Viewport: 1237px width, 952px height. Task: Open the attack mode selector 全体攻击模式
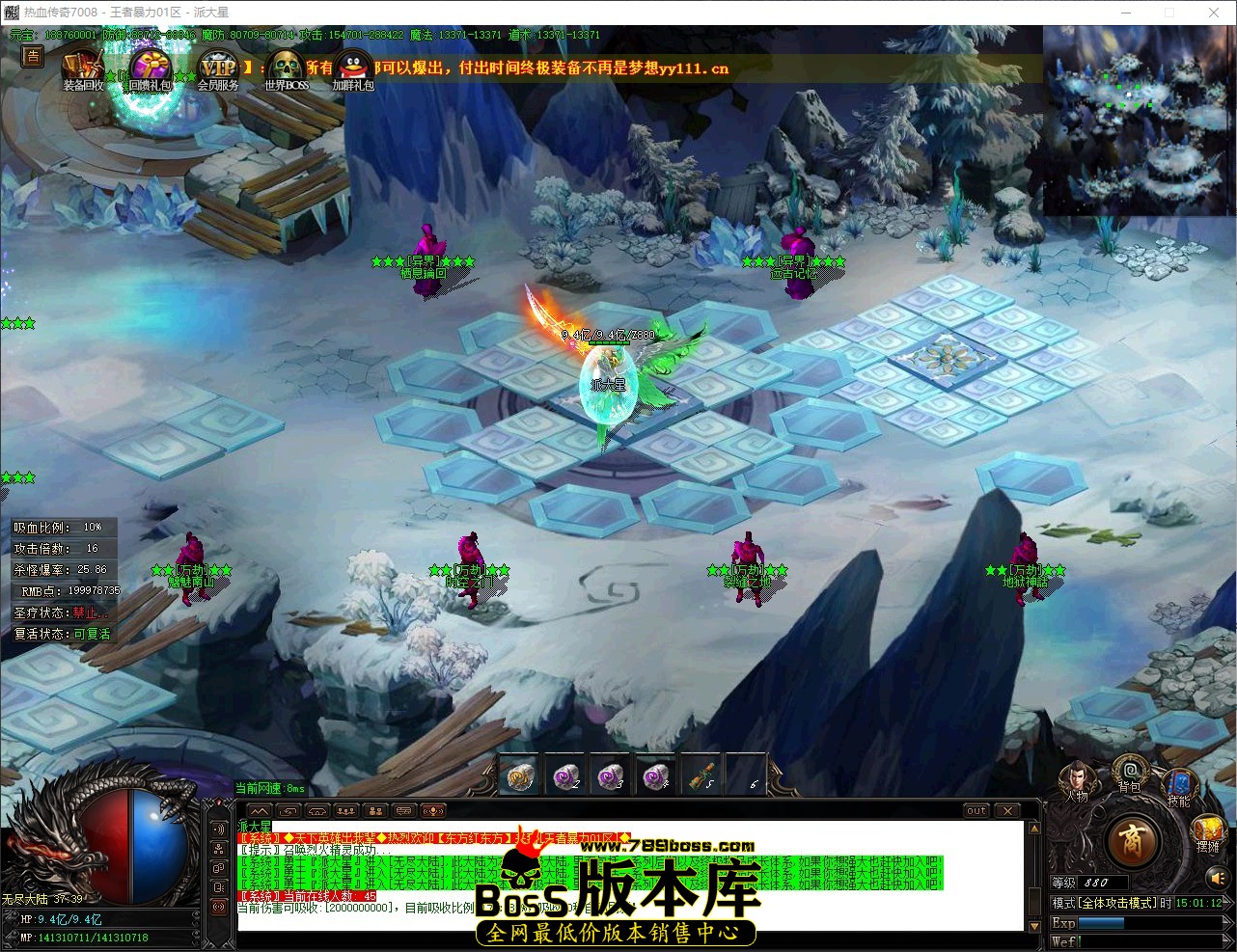(1117, 902)
